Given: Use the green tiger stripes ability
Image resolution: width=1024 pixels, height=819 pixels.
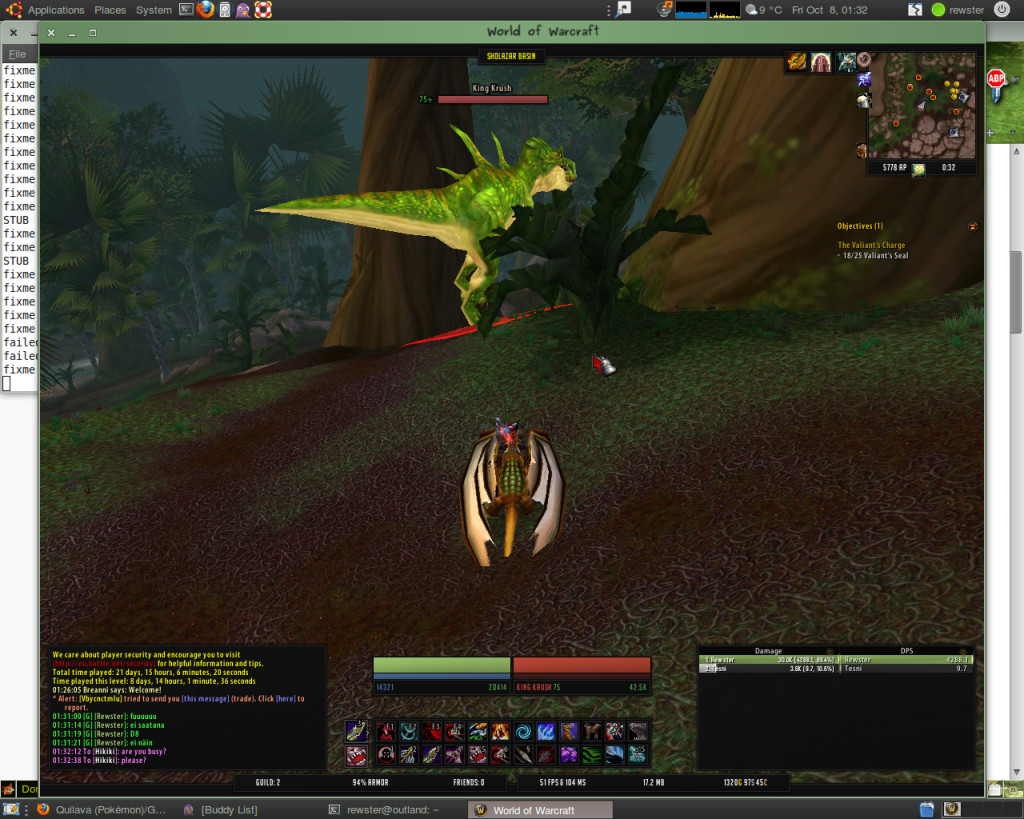Looking at the screenshot, I should click(591, 755).
